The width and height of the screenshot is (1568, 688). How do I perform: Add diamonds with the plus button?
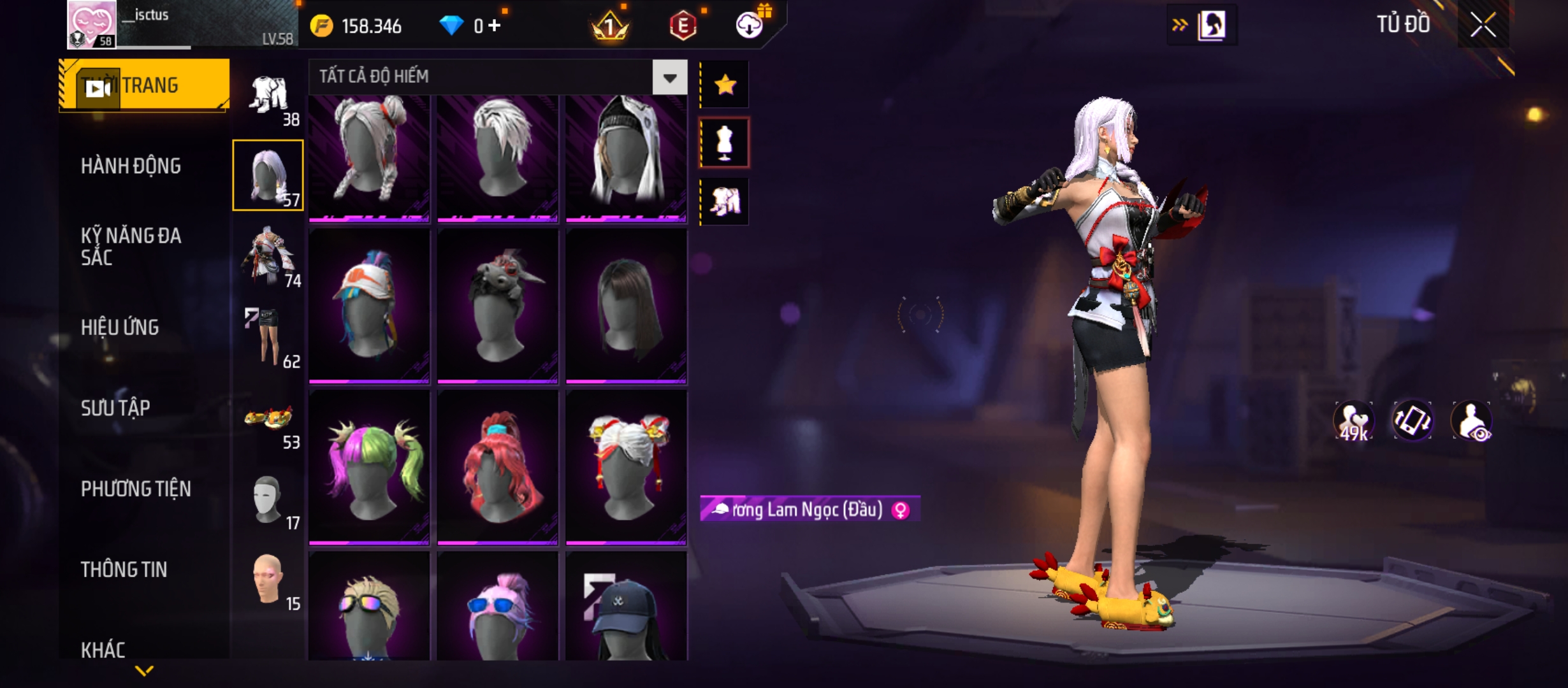click(495, 25)
